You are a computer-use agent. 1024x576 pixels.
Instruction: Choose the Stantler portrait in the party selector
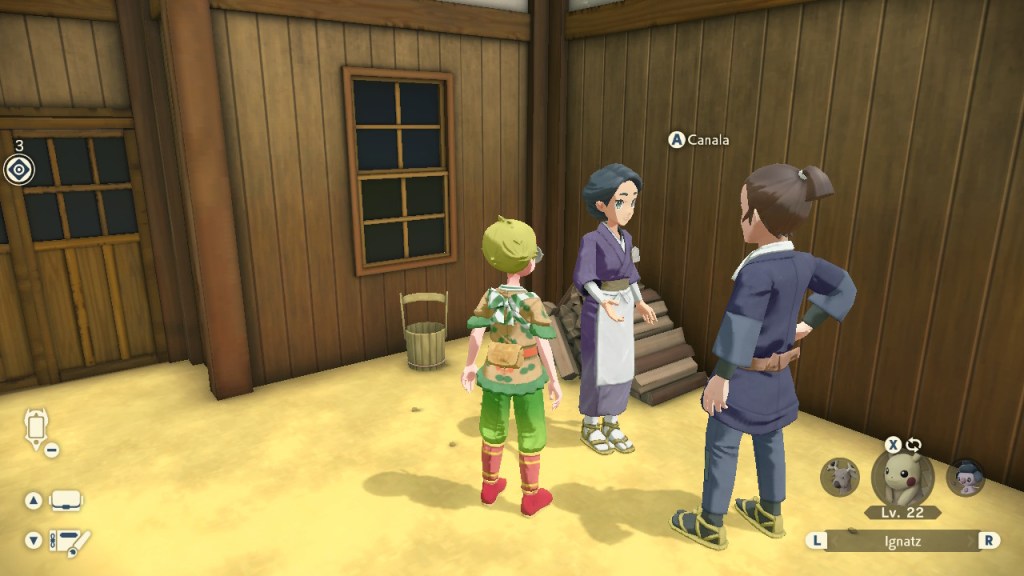pyautogui.click(x=839, y=477)
